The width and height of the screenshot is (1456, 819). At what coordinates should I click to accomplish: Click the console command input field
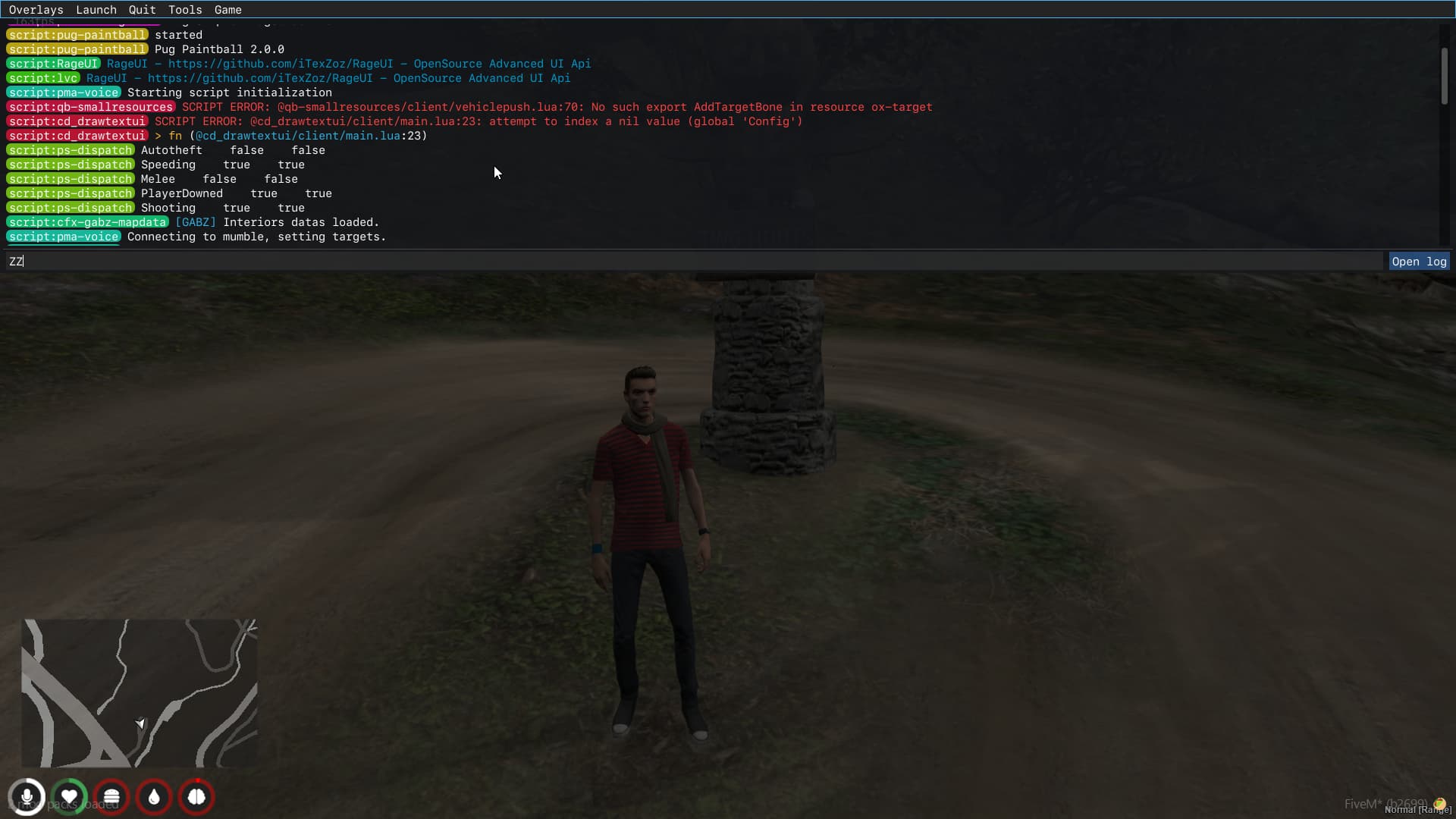(x=682, y=261)
